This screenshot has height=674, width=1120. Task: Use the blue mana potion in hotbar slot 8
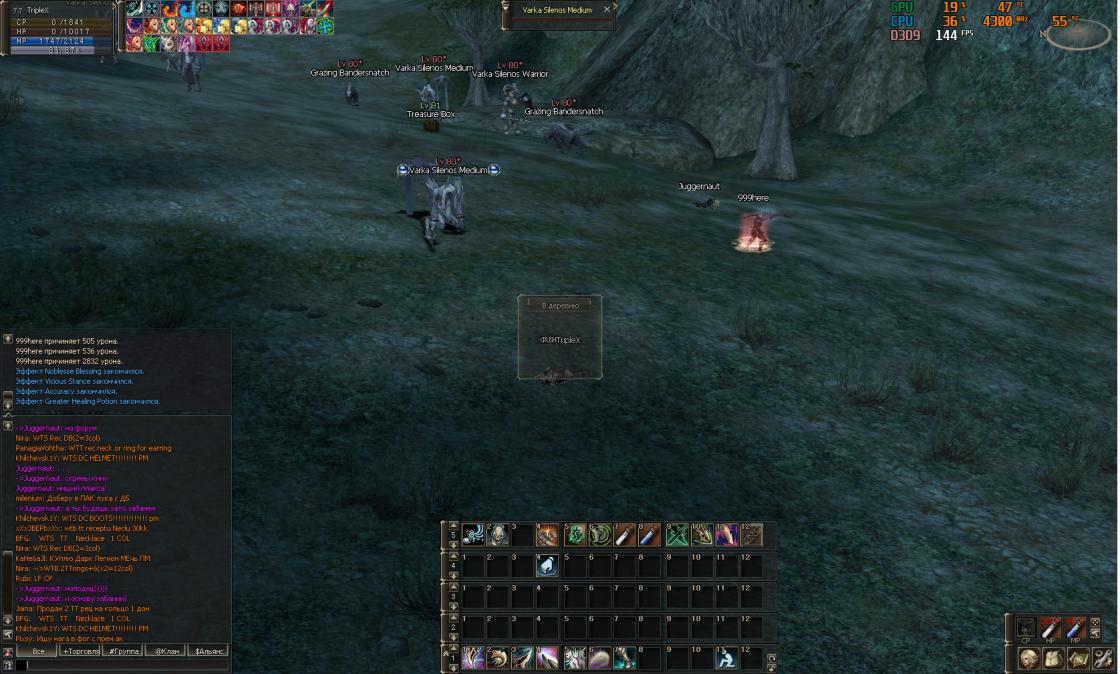[650, 535]
